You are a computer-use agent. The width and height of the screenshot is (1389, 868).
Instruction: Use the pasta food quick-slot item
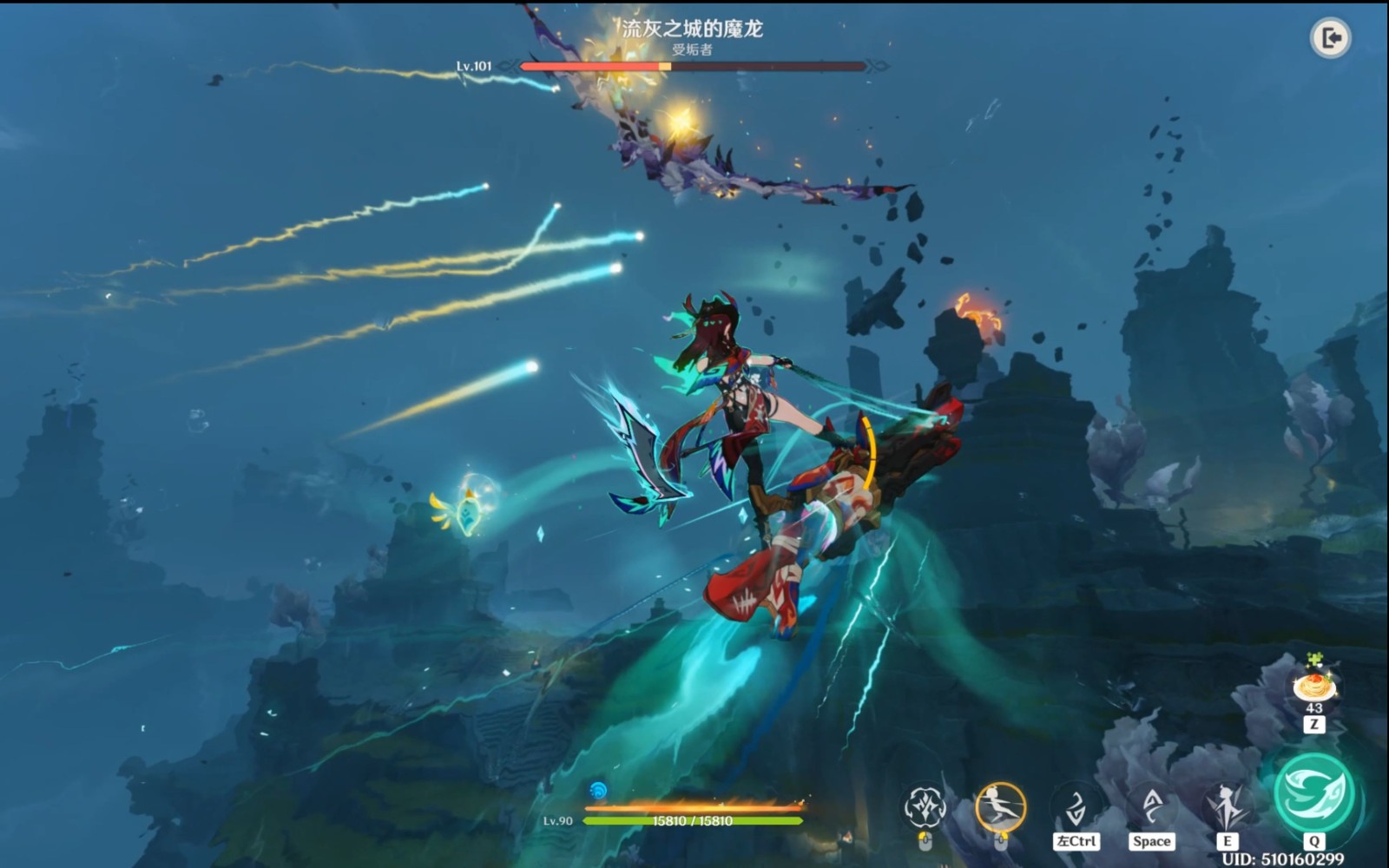(x=1314, y=687)
